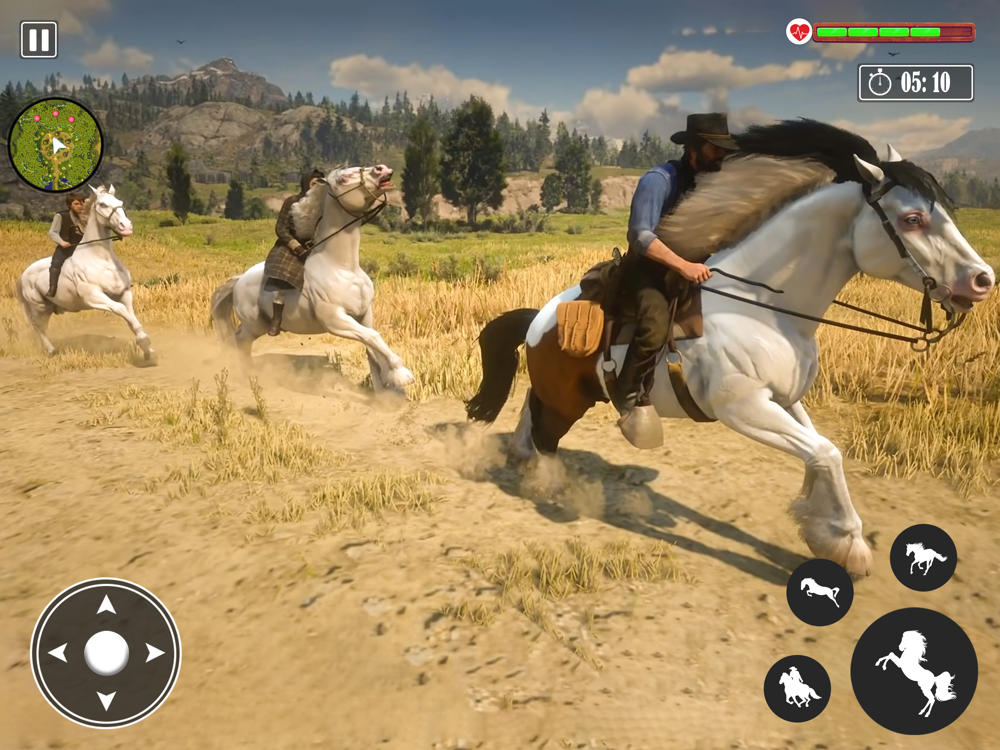Pause the game
The height and width of the screenshot is (750, 1000).
pos(38,40)
